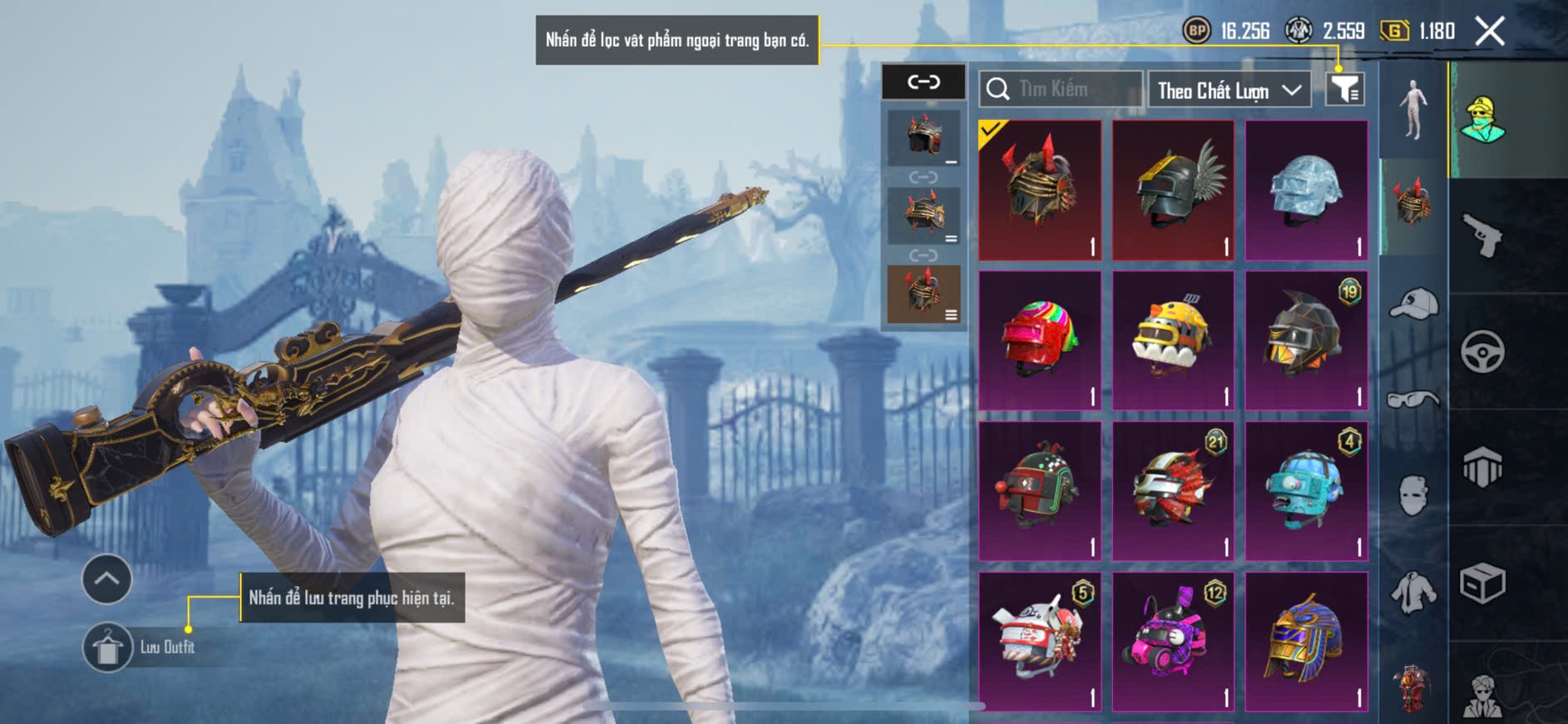
Task: Show the glasses accessory subcategory
Action: pos(1413,399)
